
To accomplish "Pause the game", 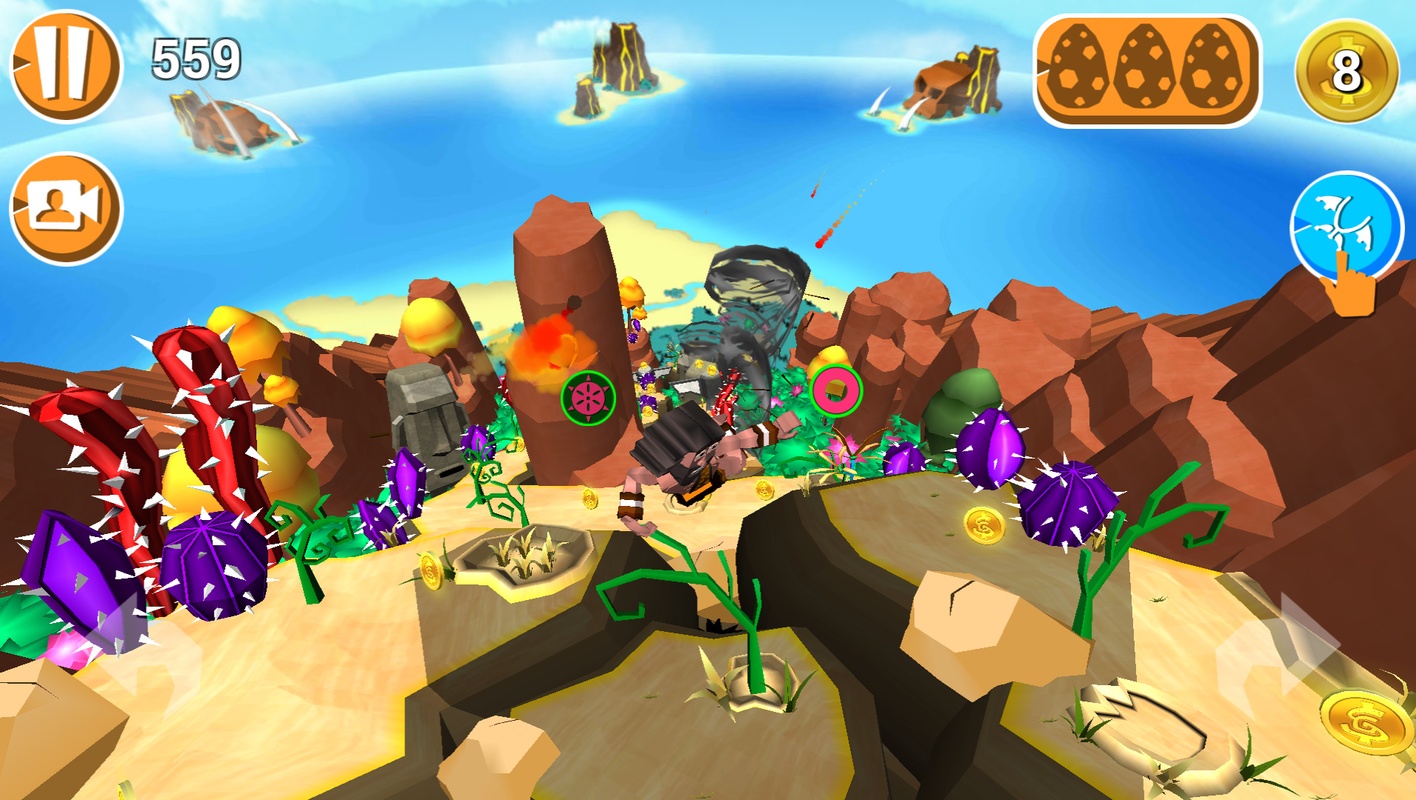I will click(66, 66).
